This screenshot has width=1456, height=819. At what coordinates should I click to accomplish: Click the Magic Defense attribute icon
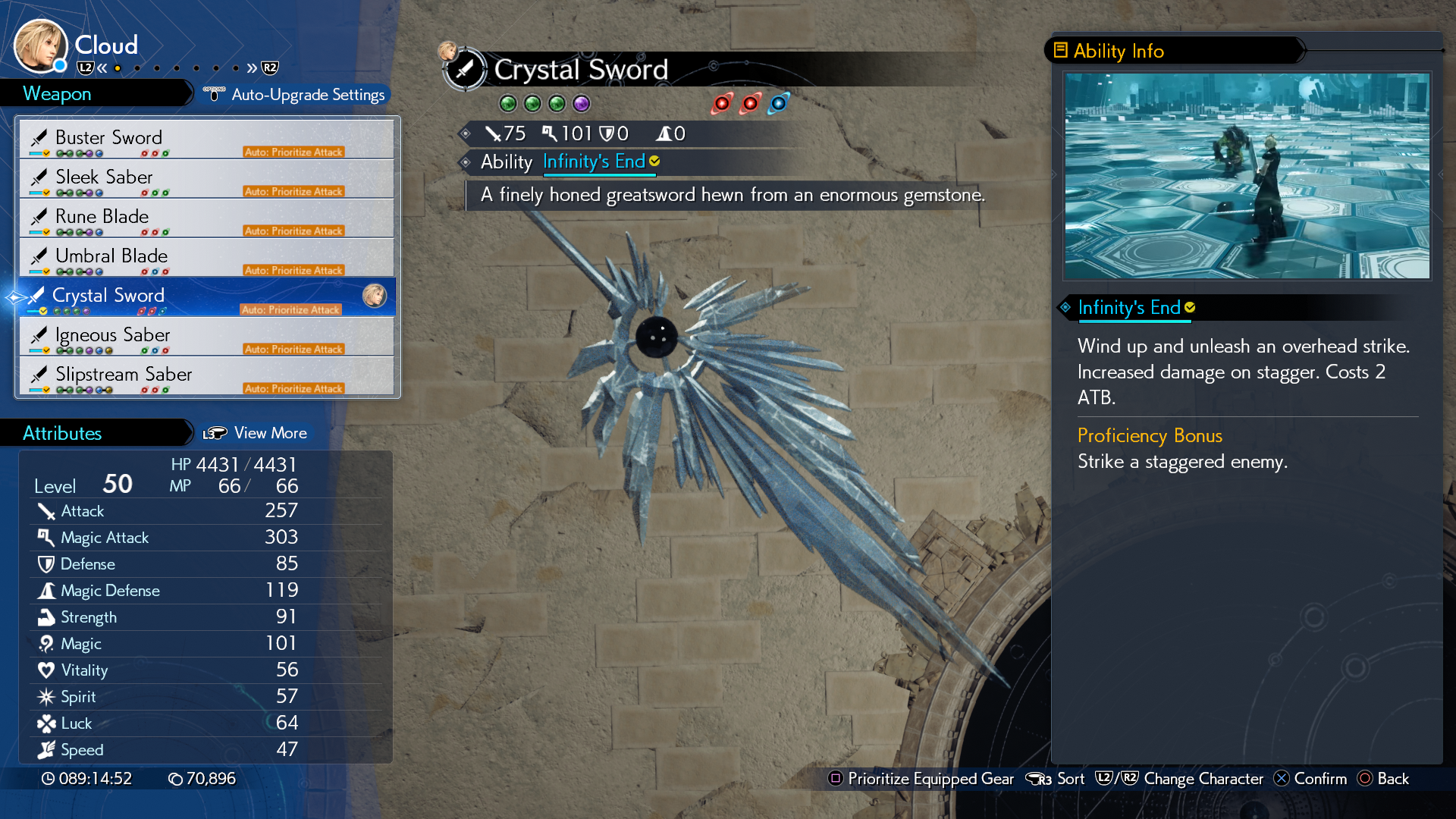[46, 590]
